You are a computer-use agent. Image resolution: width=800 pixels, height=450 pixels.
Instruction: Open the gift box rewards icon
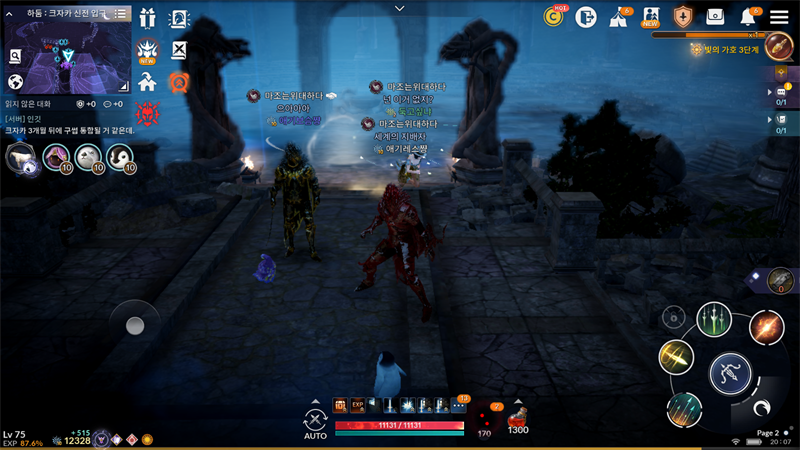[x=148, y=18]
